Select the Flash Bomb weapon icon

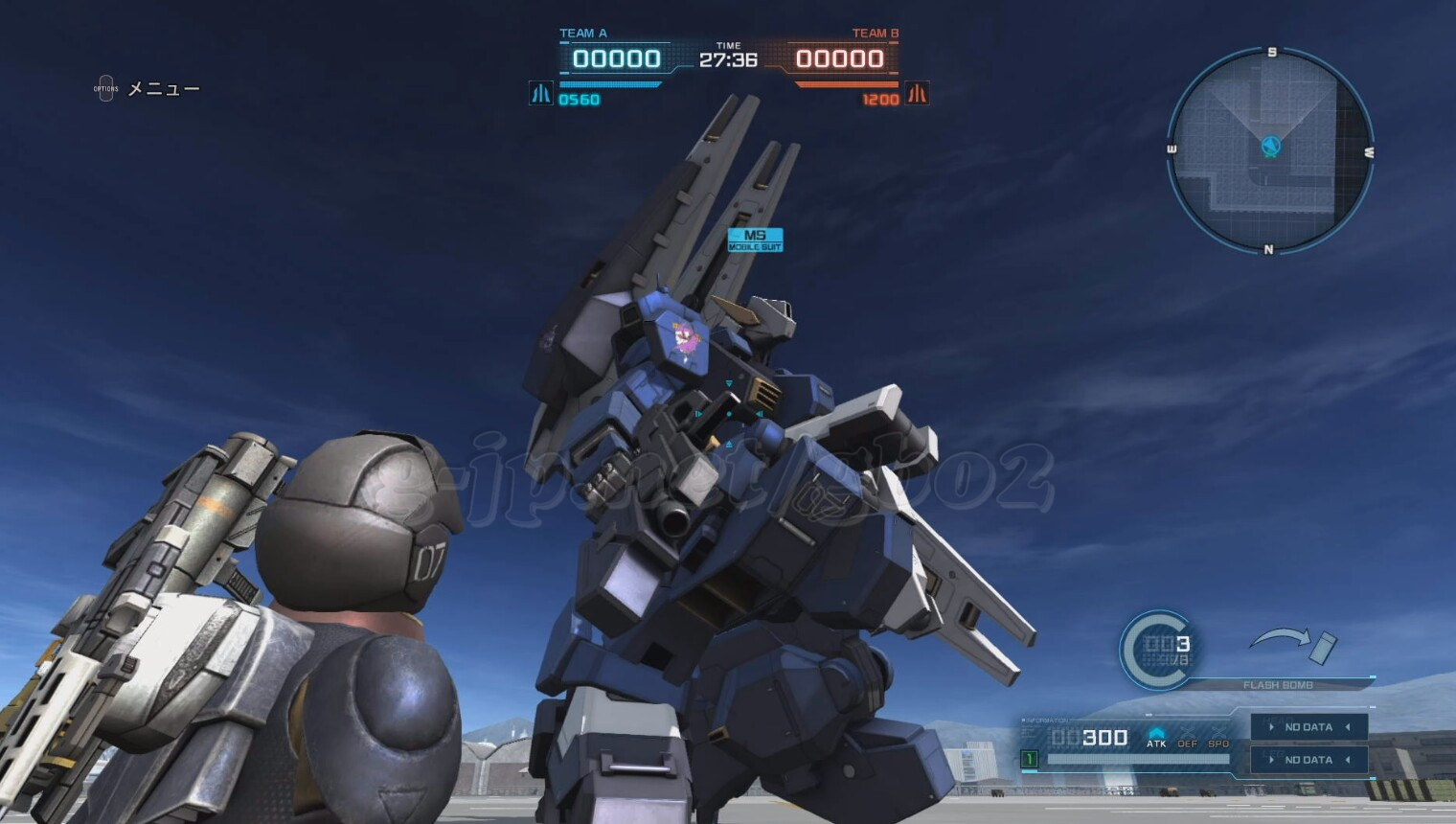(1321, 647)
